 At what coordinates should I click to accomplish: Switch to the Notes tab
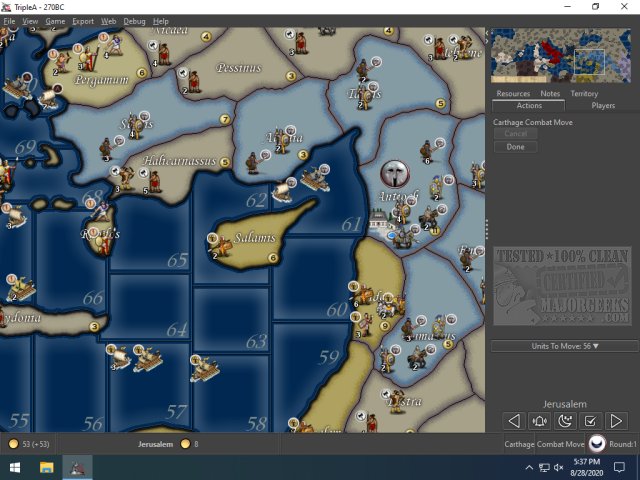pyautogui.click(x=550, y=93)
